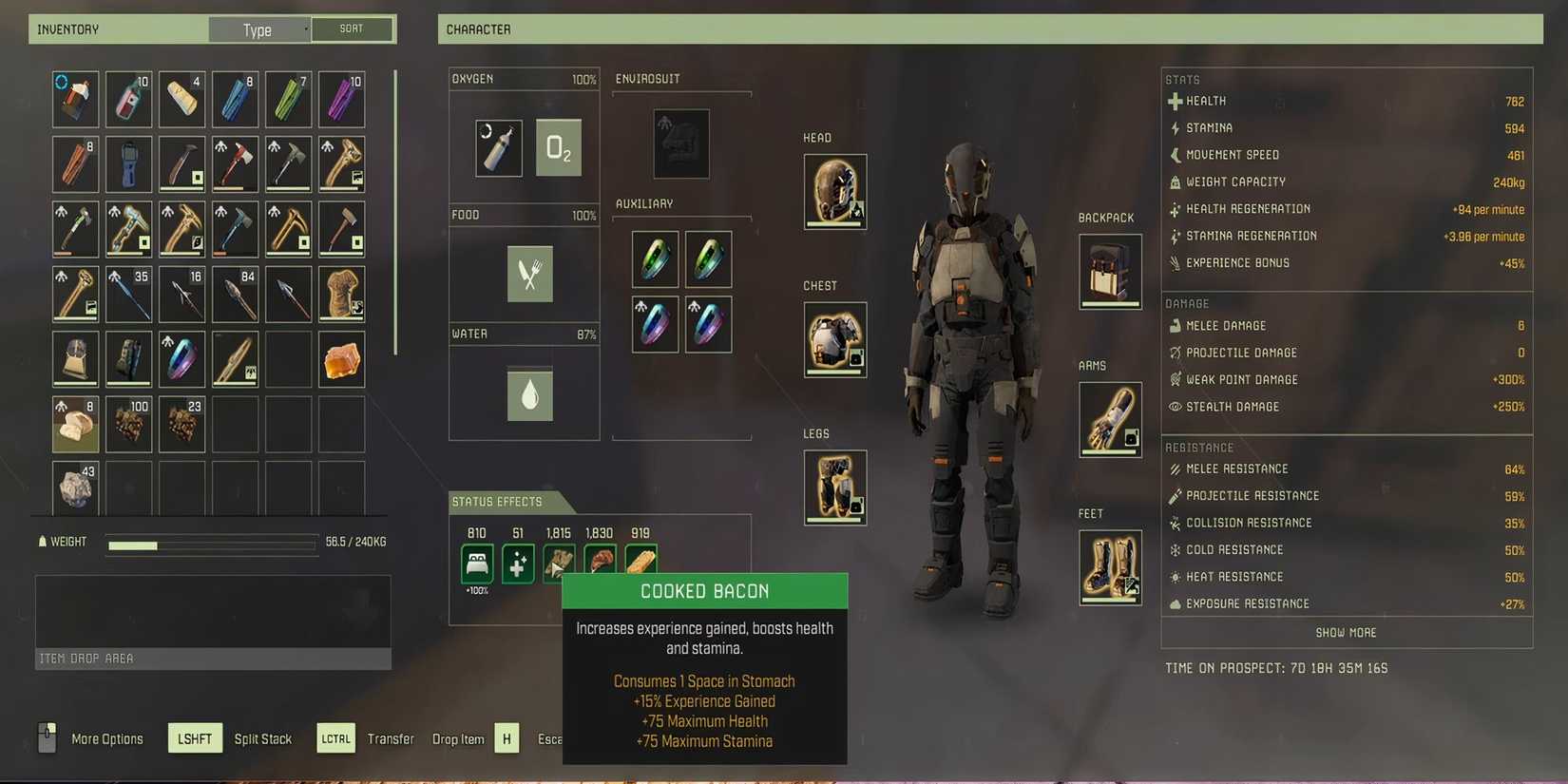Click the glove icon in the Arms slot
1568x784 pixels.
1110,418
